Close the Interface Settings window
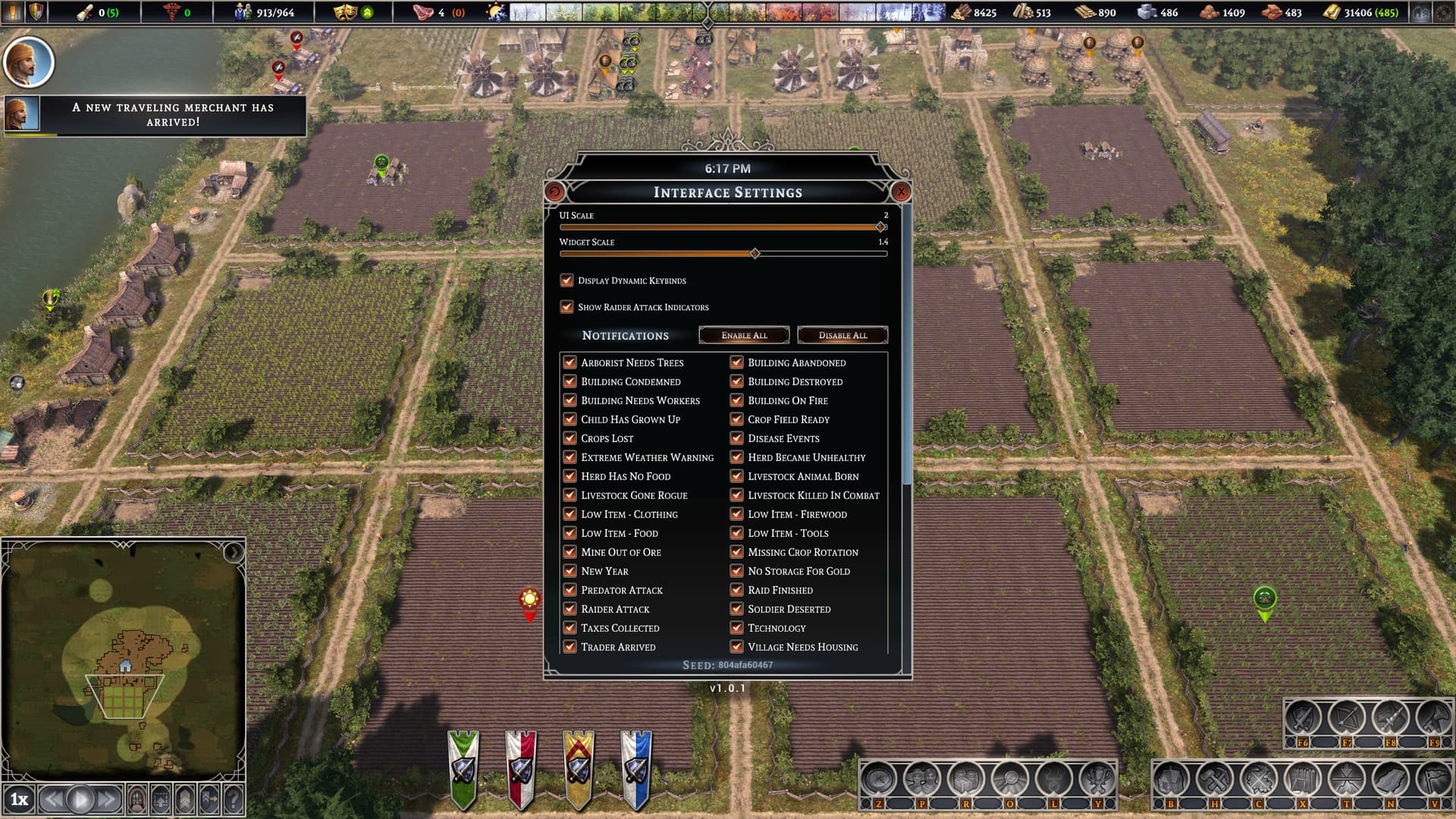1456x819 pixels. point(901,192)
